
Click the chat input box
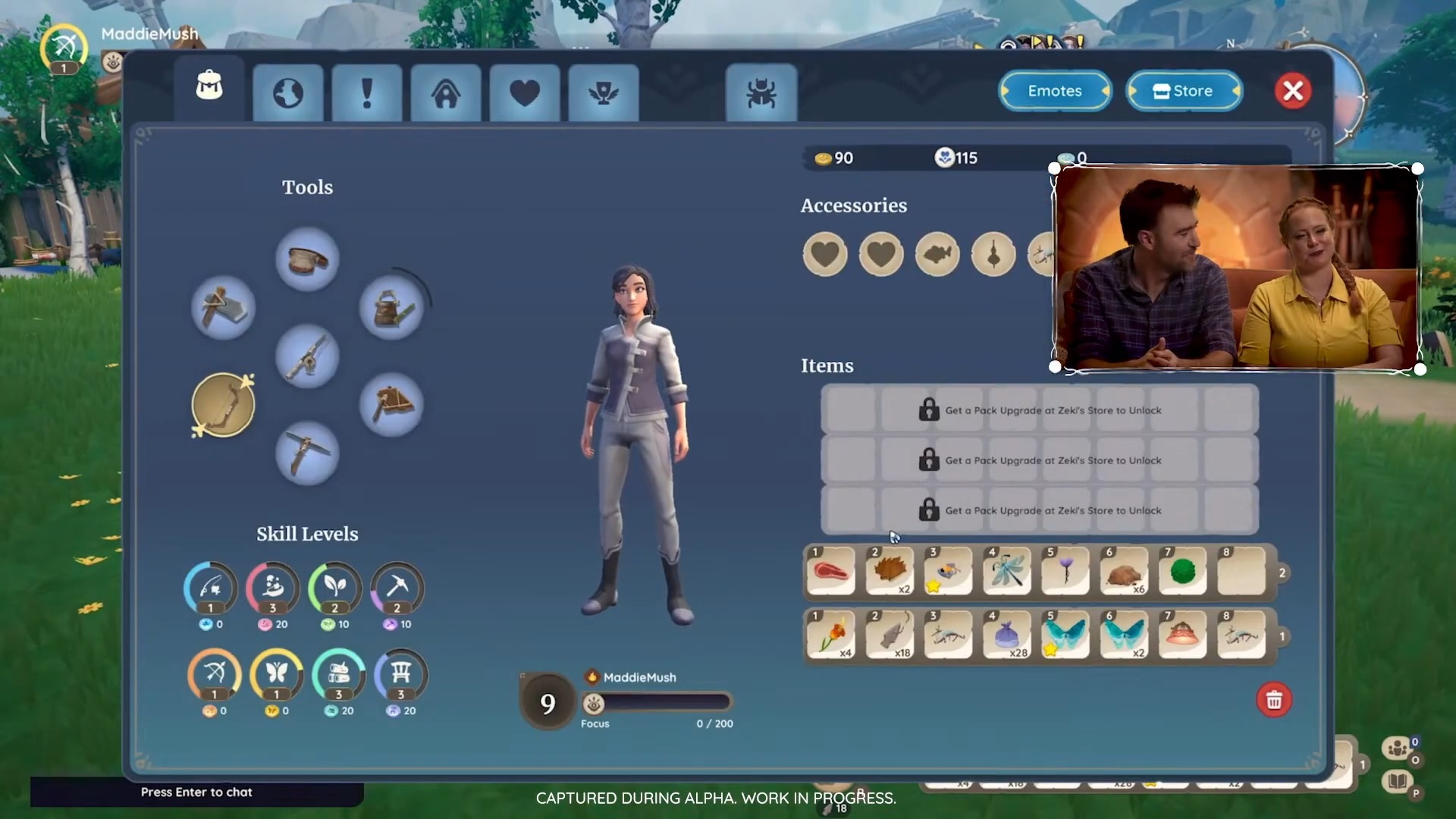click(196, 792)
